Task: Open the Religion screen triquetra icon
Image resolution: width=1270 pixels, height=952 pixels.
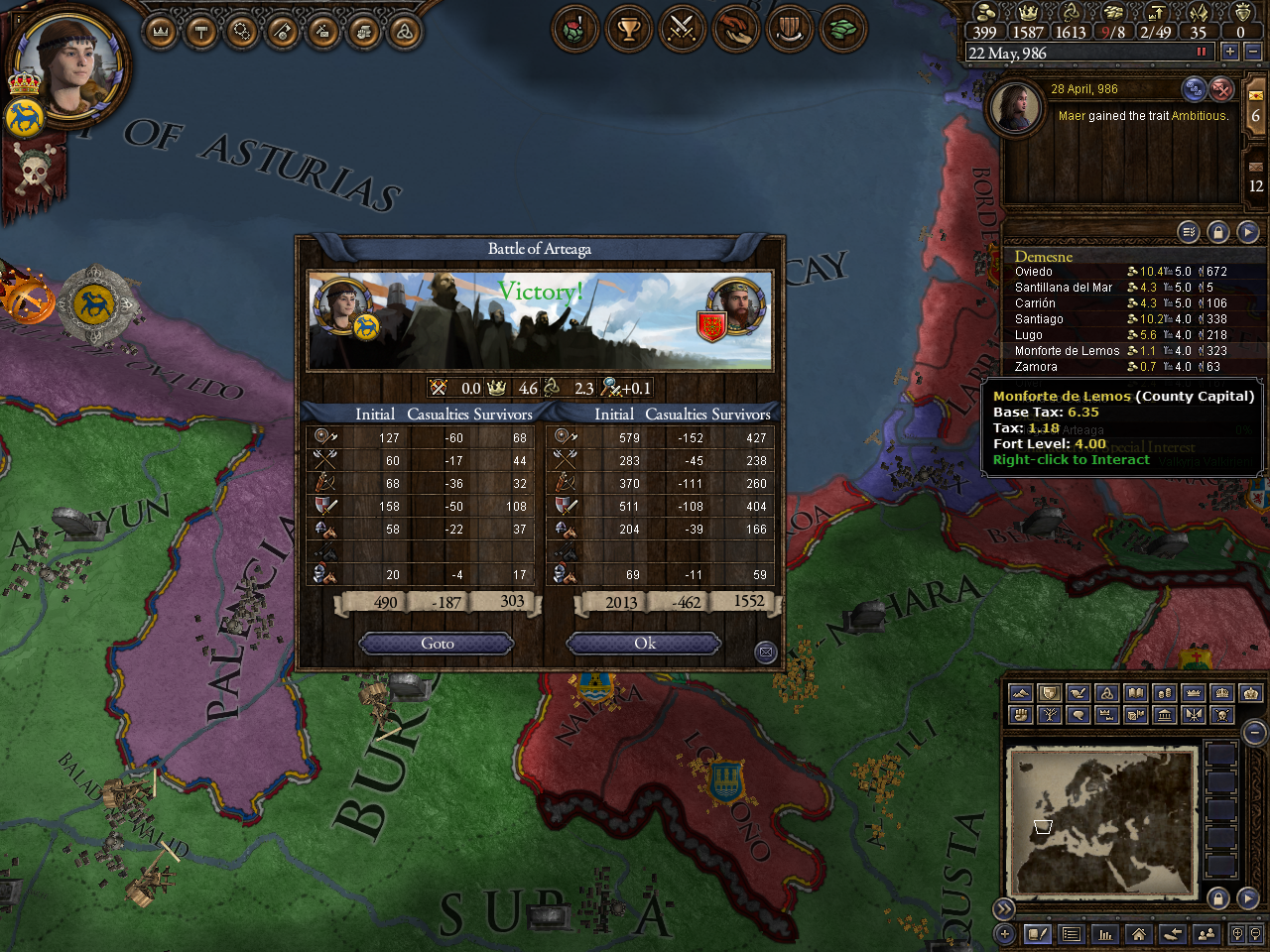Action: [405, 29]
